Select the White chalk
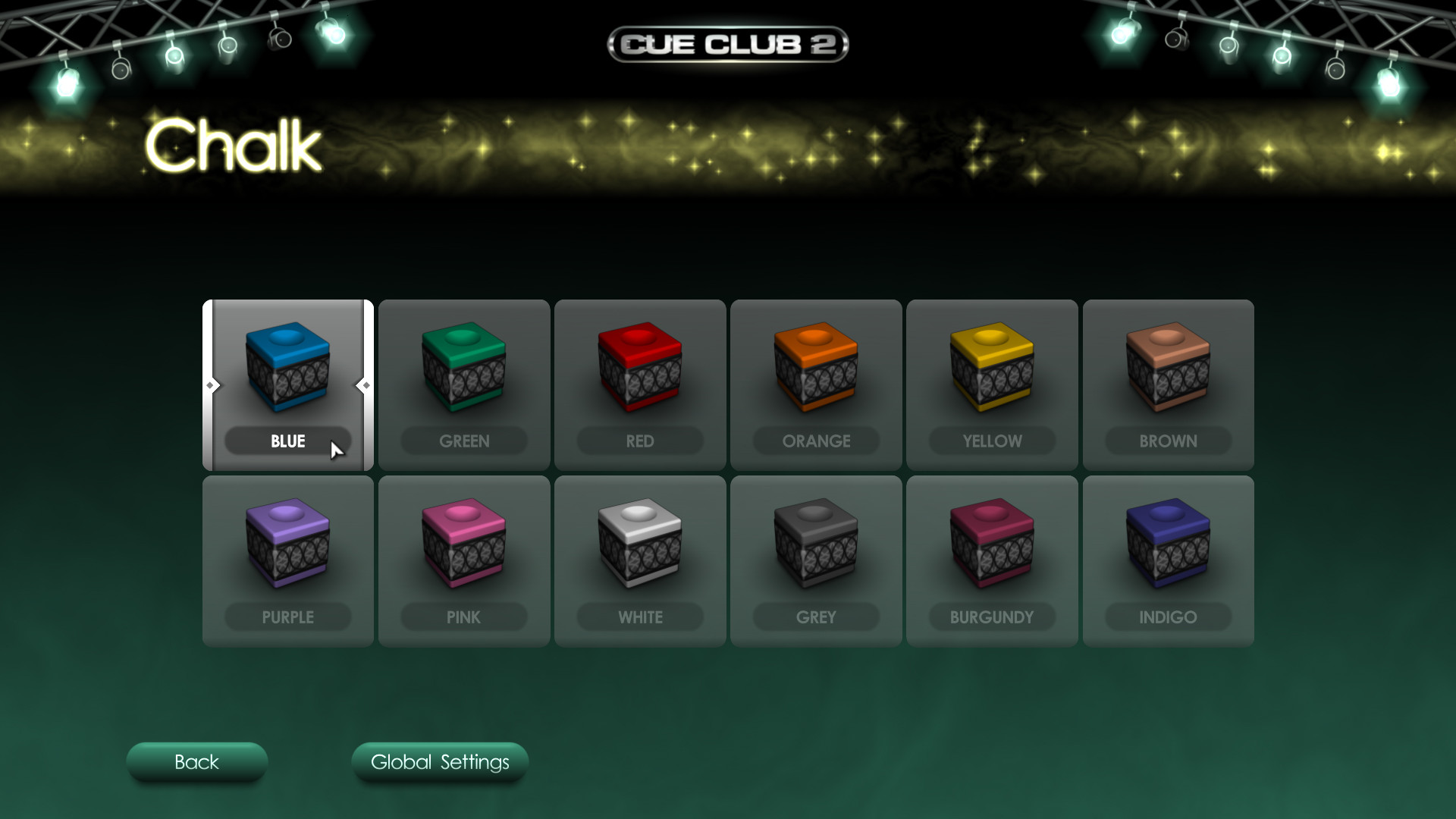The width and height of the screenshot is (1456, 819). click(x=639, y=548)
